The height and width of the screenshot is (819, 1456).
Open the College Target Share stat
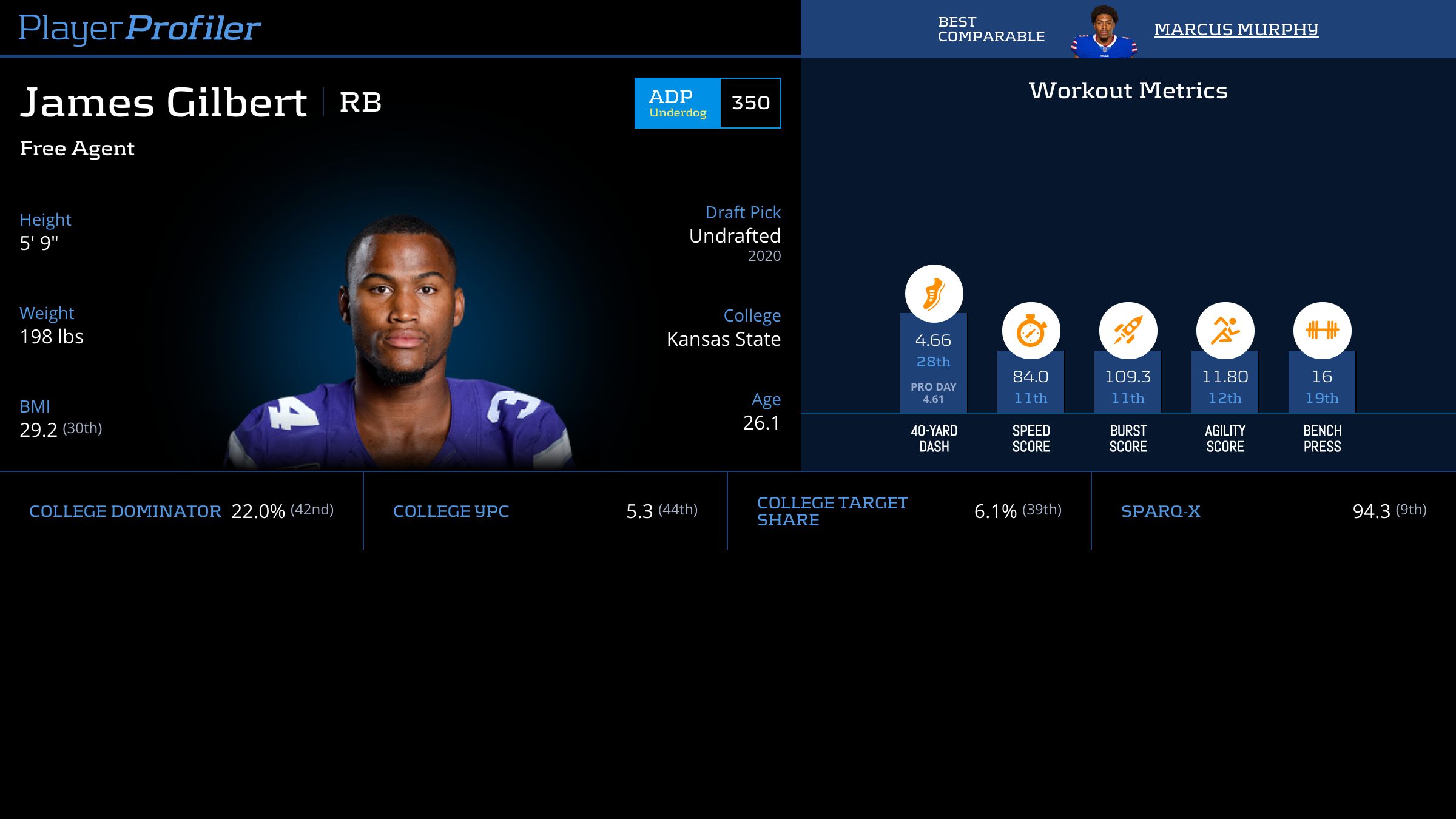(909, 511)
